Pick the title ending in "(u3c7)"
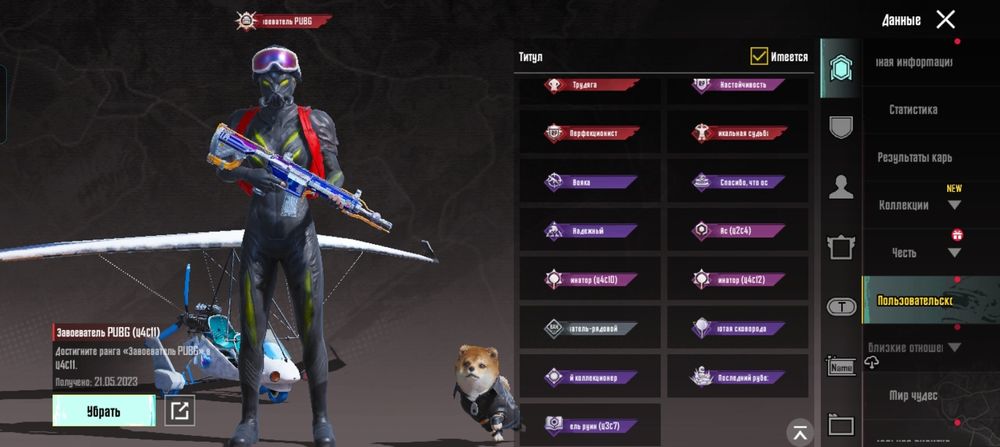This screenshot has width=1000, height=447. [x=590, y=424]
